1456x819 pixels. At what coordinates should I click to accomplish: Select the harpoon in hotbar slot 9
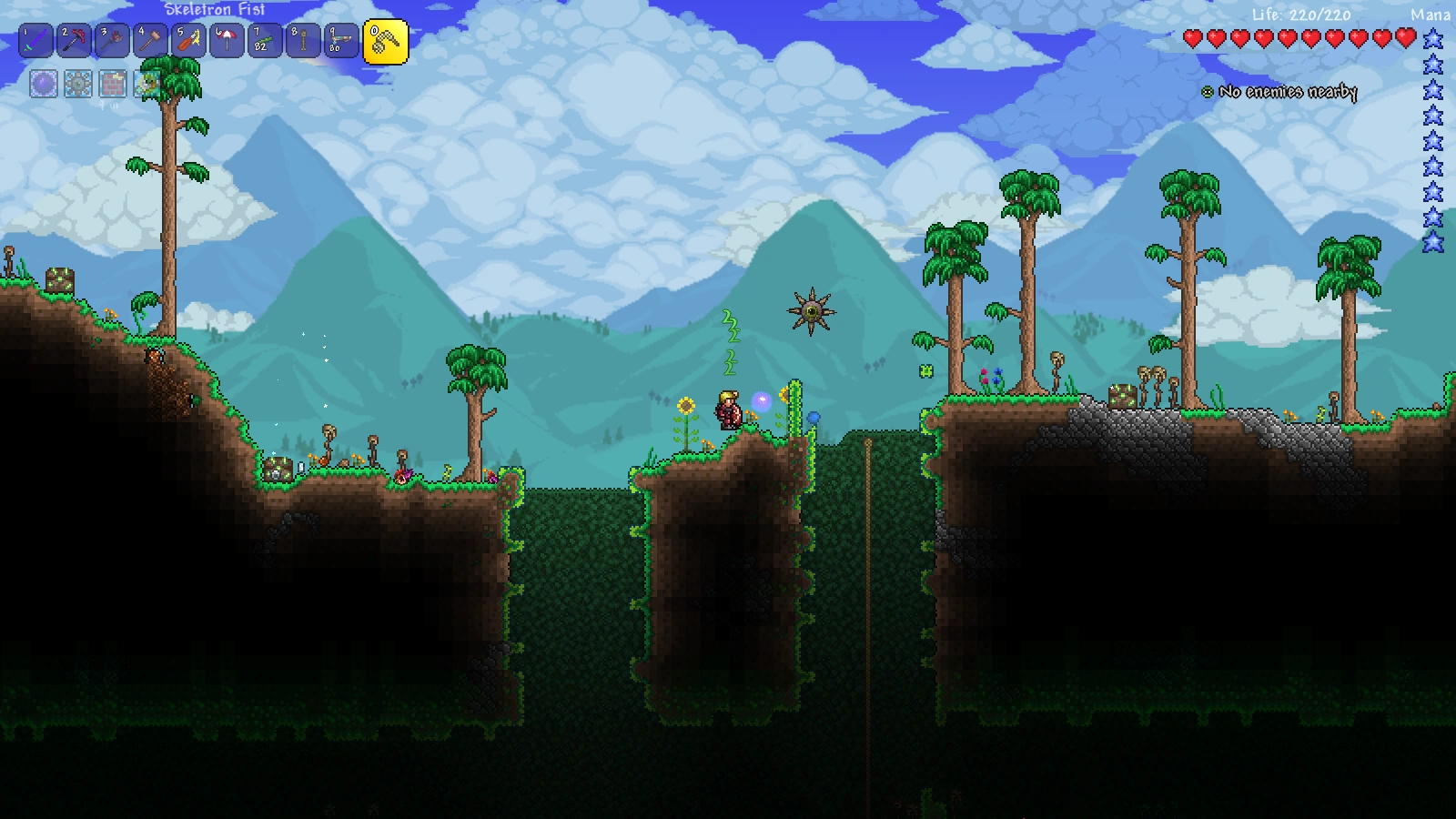342,41
